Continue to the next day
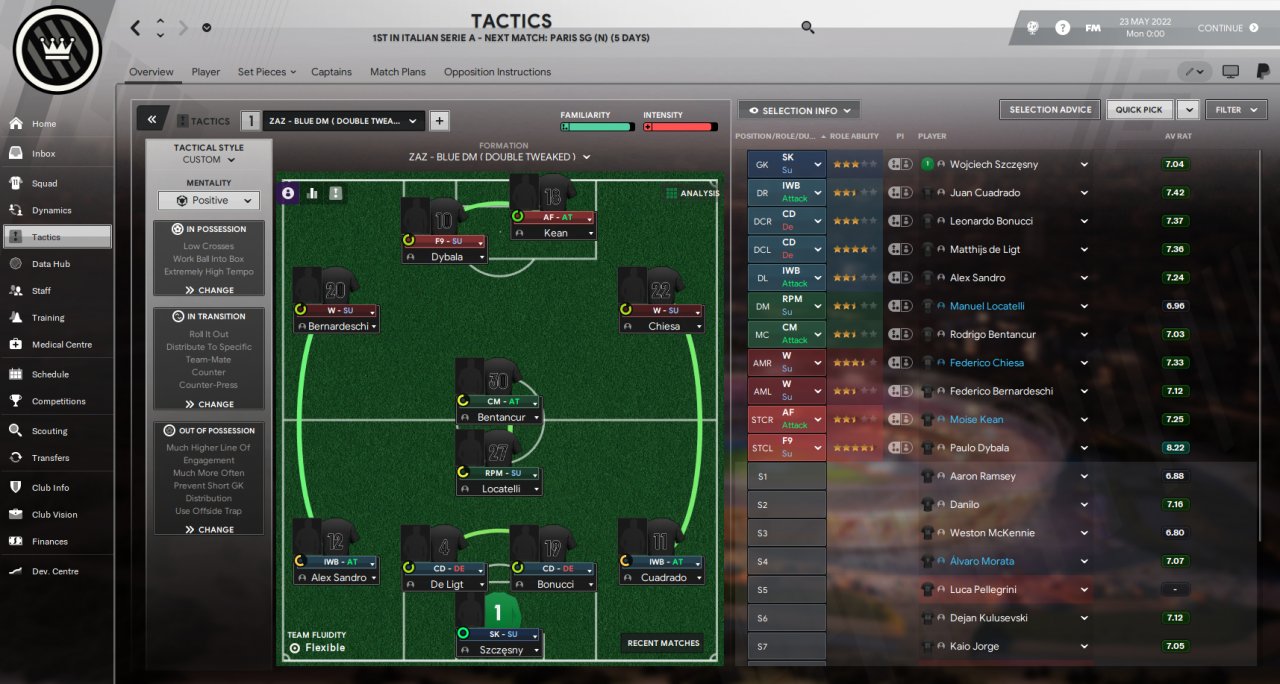Viewport: 1280px width, 684px height. coord(1227,28)
